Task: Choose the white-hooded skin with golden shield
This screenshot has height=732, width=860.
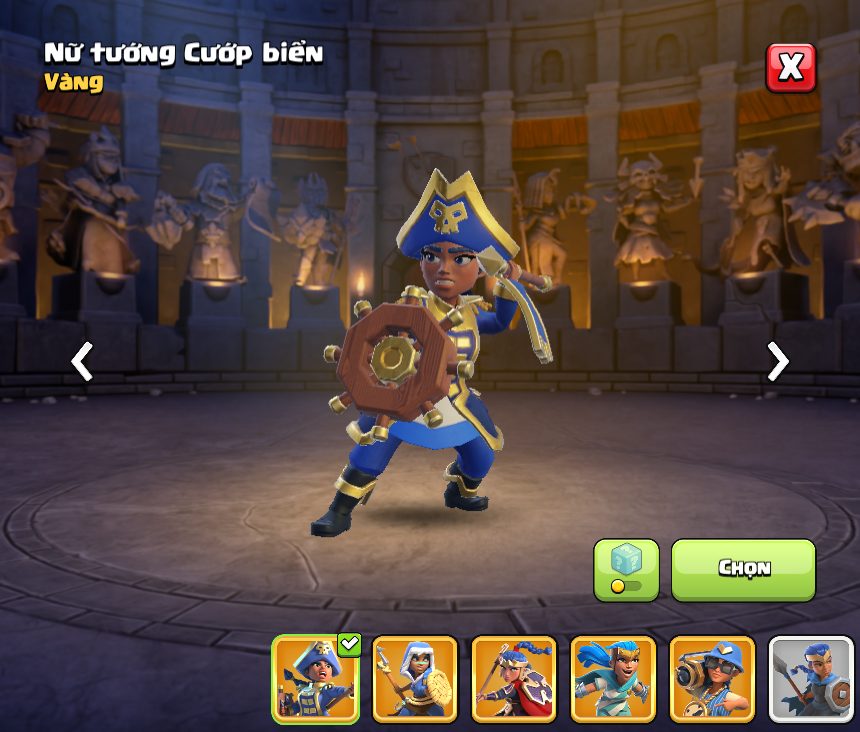Action: click(415, 679)
